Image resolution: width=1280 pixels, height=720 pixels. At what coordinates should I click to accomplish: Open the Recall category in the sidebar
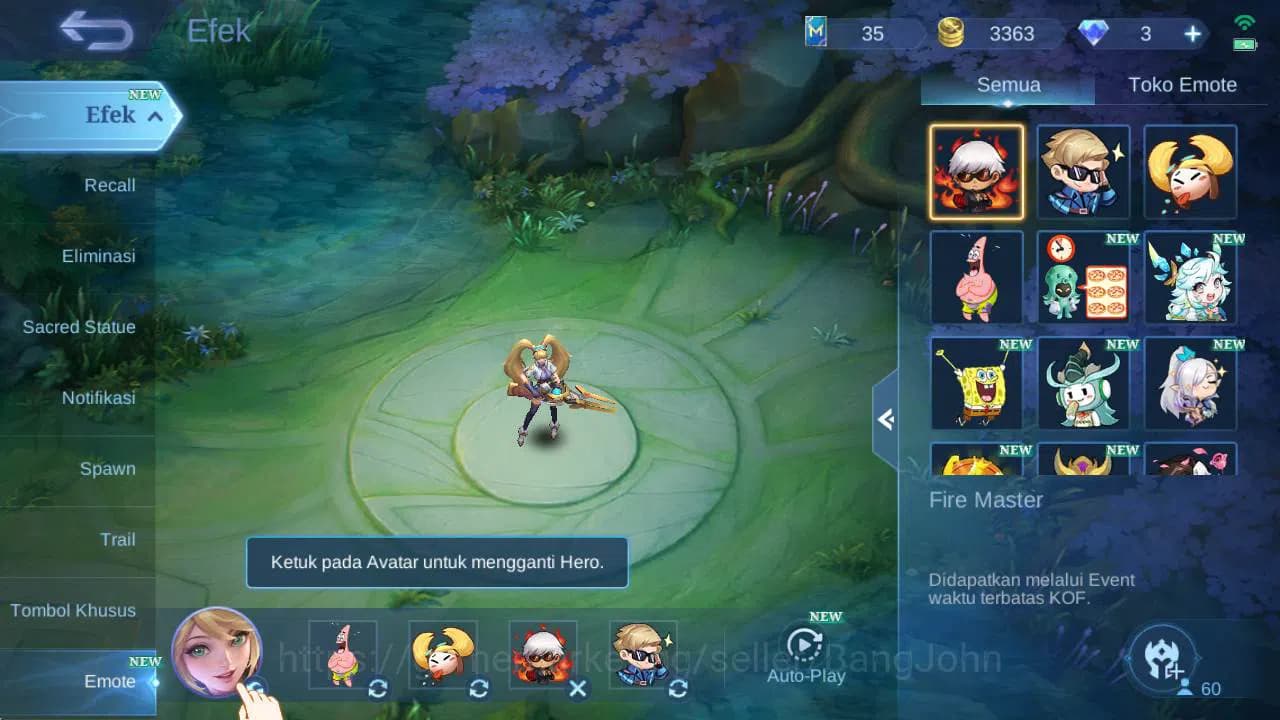pos(108,185)
